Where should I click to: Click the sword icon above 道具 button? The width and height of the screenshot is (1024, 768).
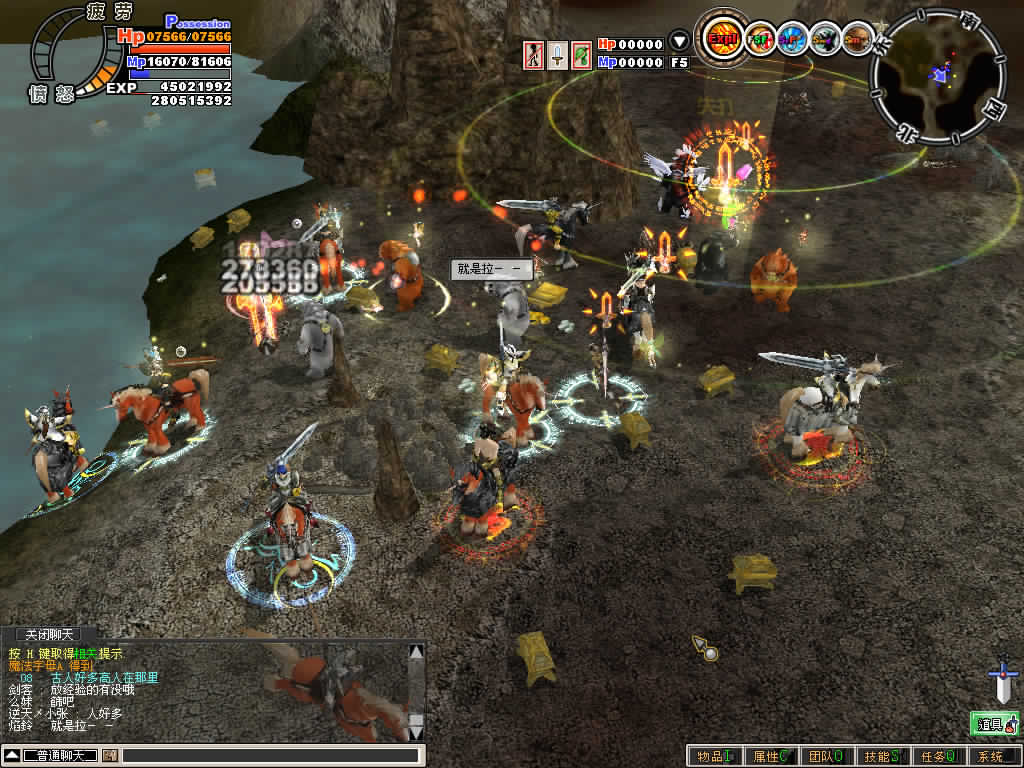coord(1002,681)
